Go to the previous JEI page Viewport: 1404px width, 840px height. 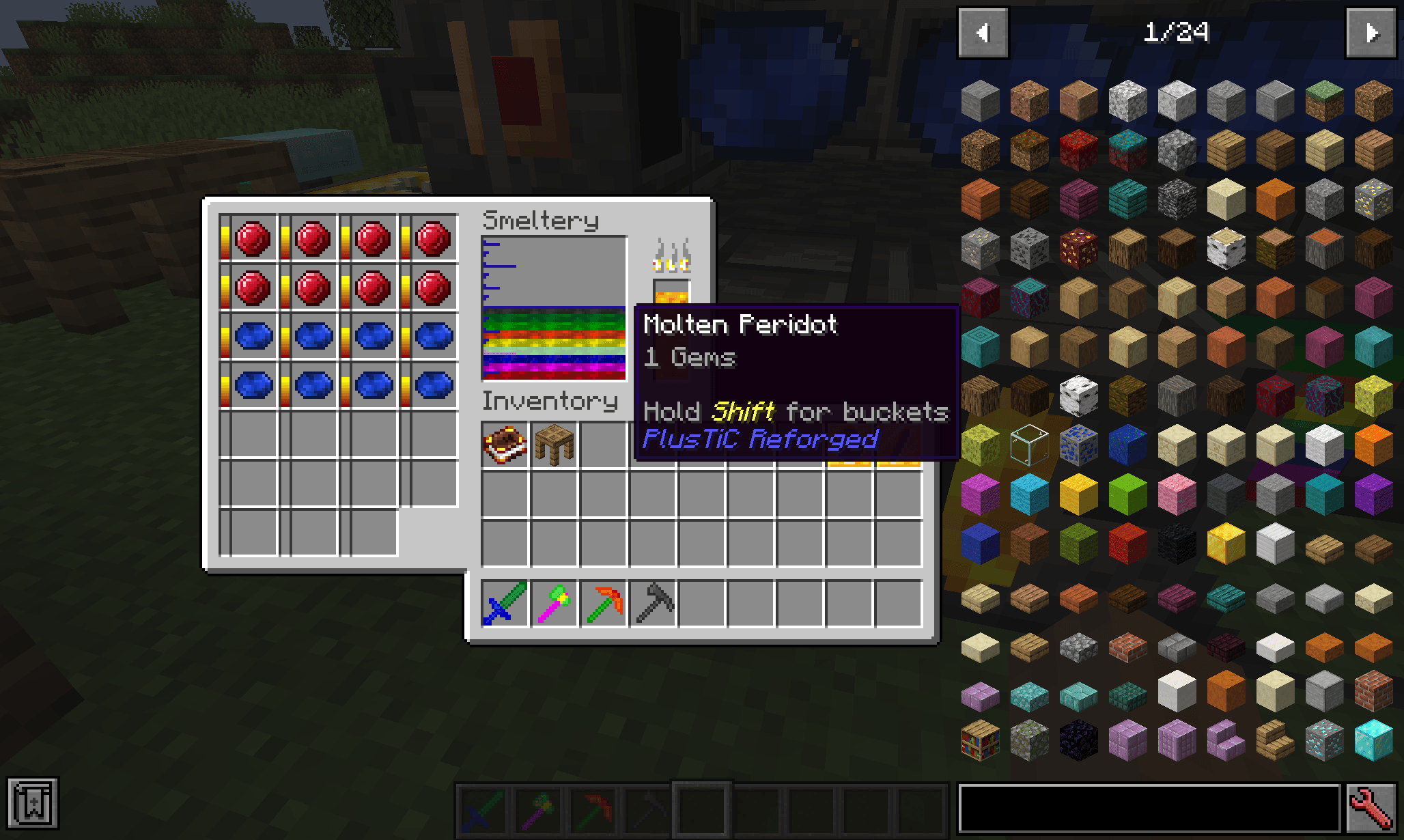point(983,32)
